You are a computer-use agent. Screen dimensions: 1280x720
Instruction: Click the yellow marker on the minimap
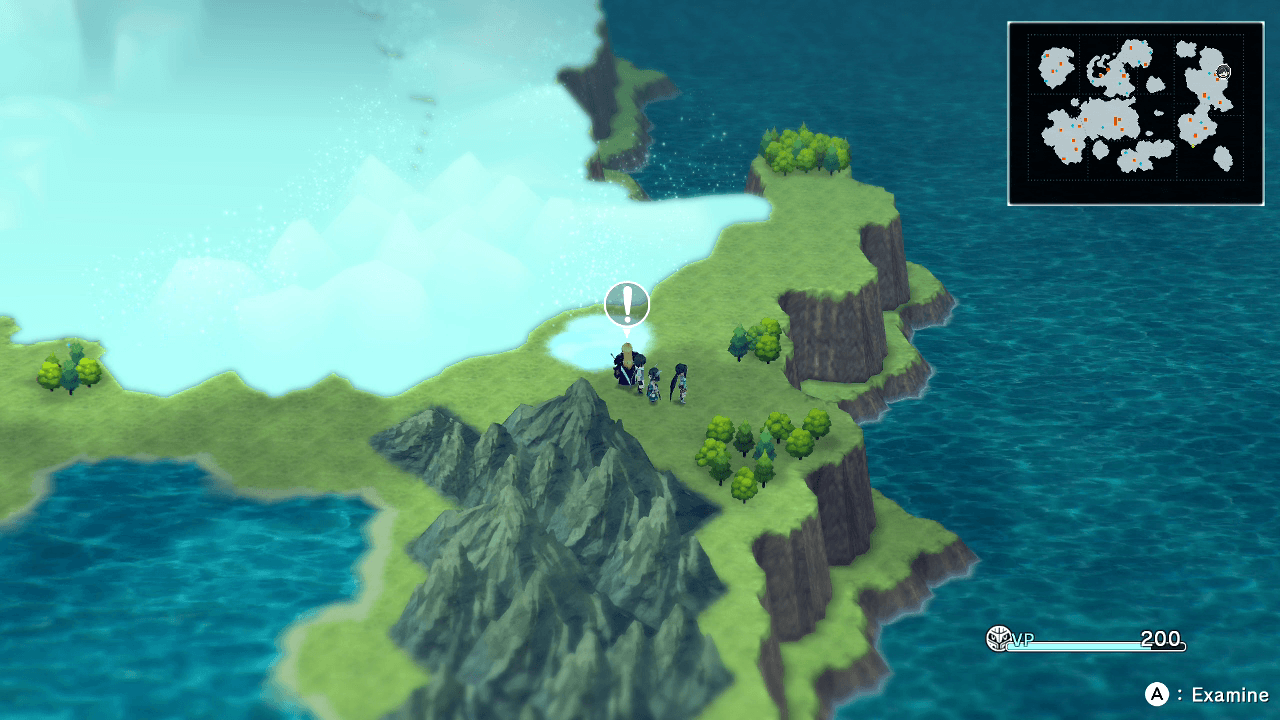(x=1192, y=145)
